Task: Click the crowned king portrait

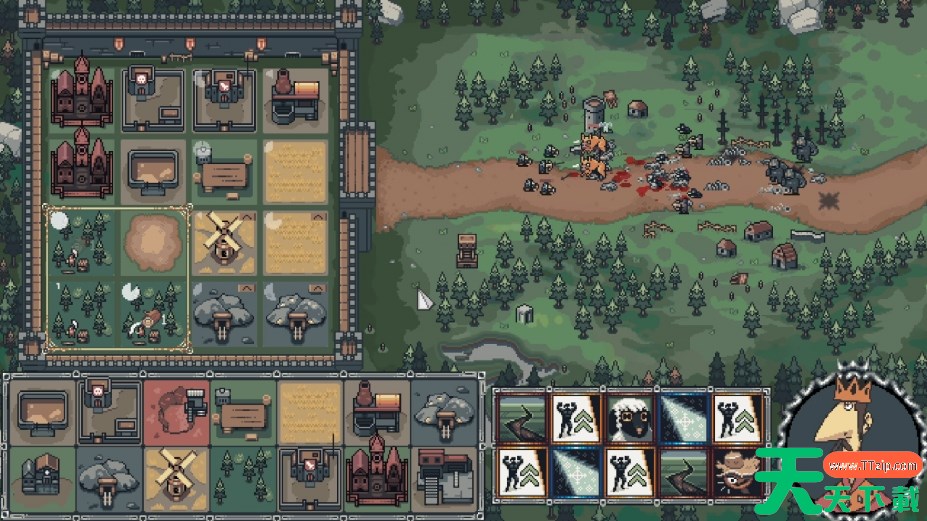Action: pyautogui.click(x=850, y=440)
